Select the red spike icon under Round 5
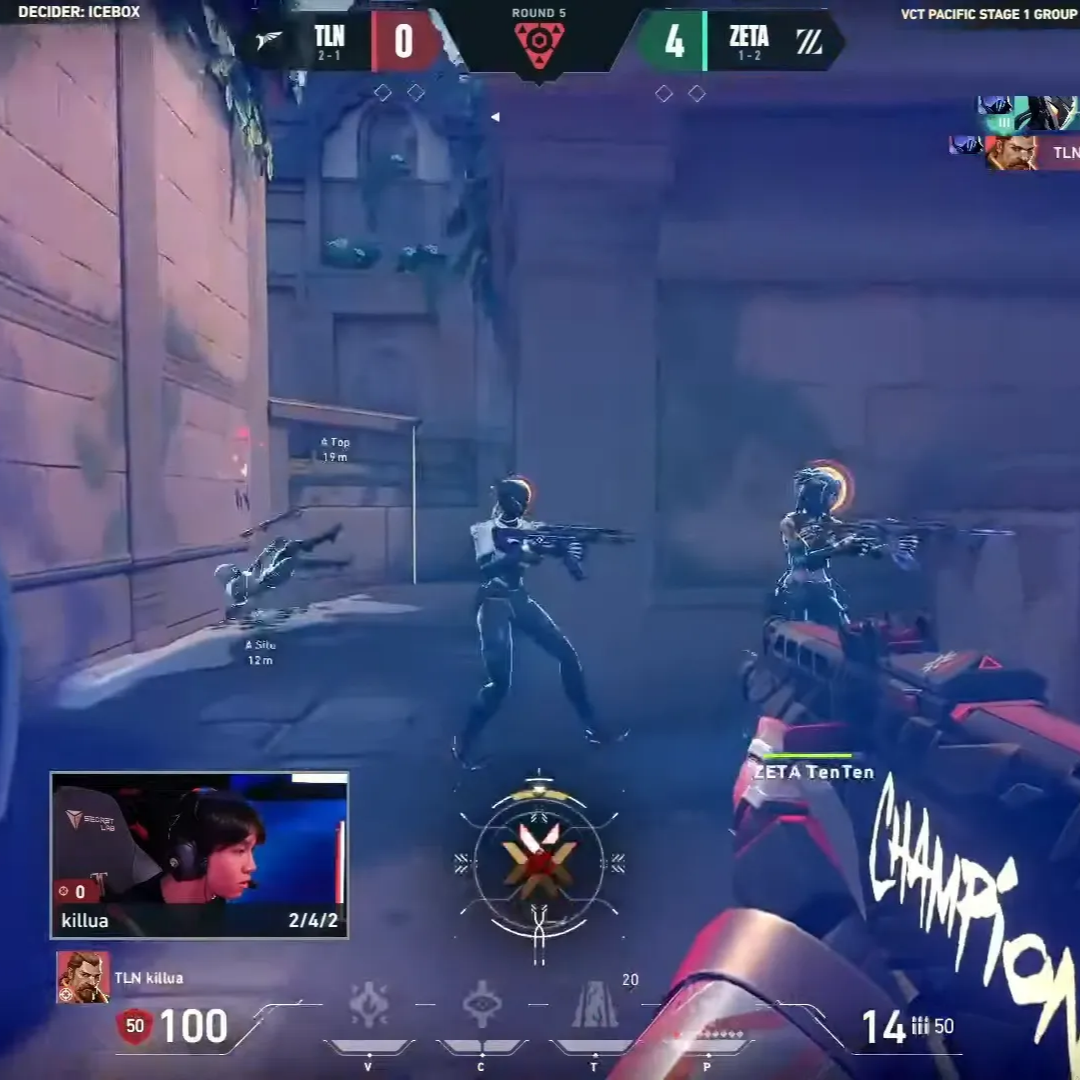 pyautogui.click(x=539, y=45)
